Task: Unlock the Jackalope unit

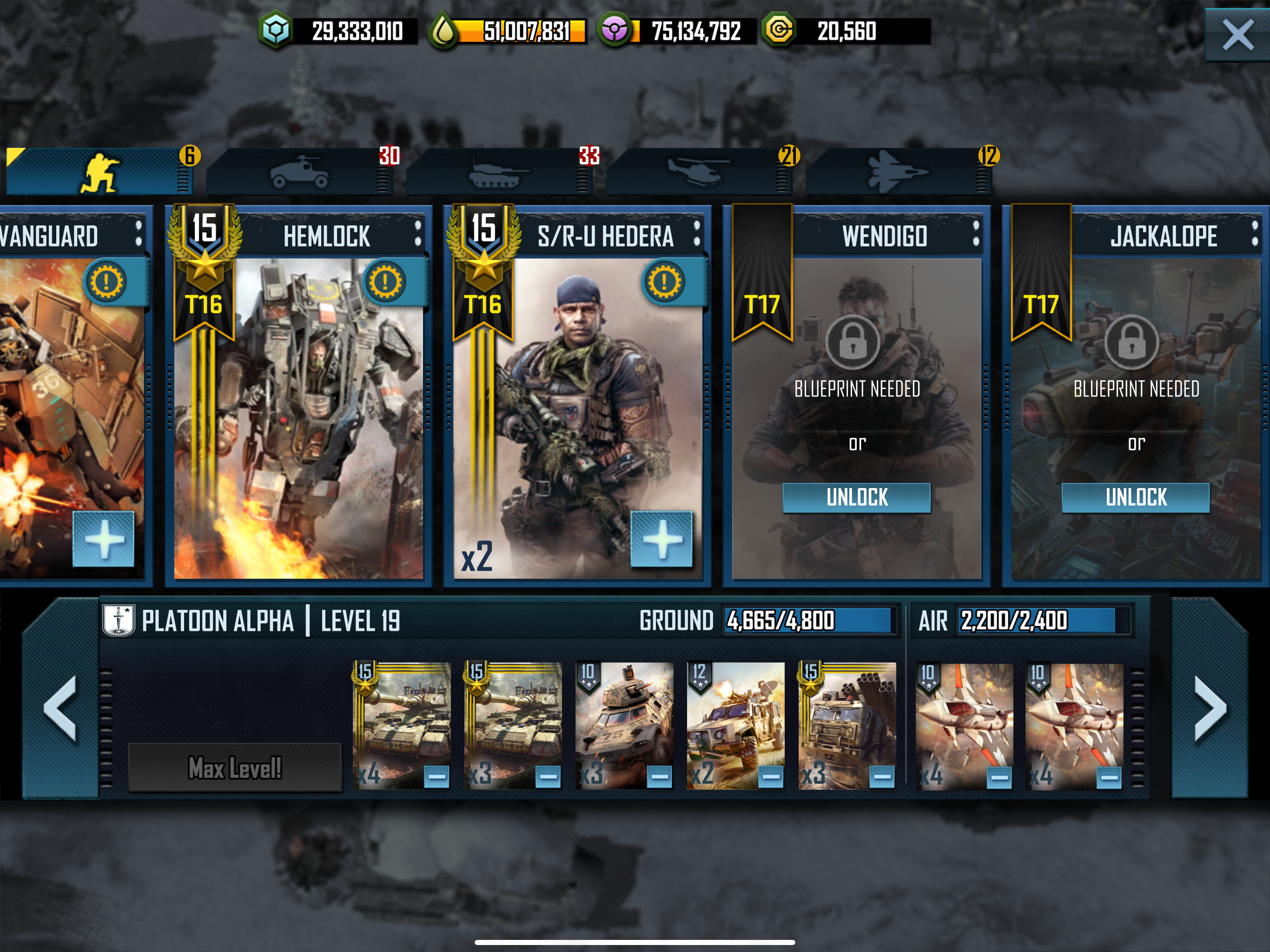Action: (1136, 497)
